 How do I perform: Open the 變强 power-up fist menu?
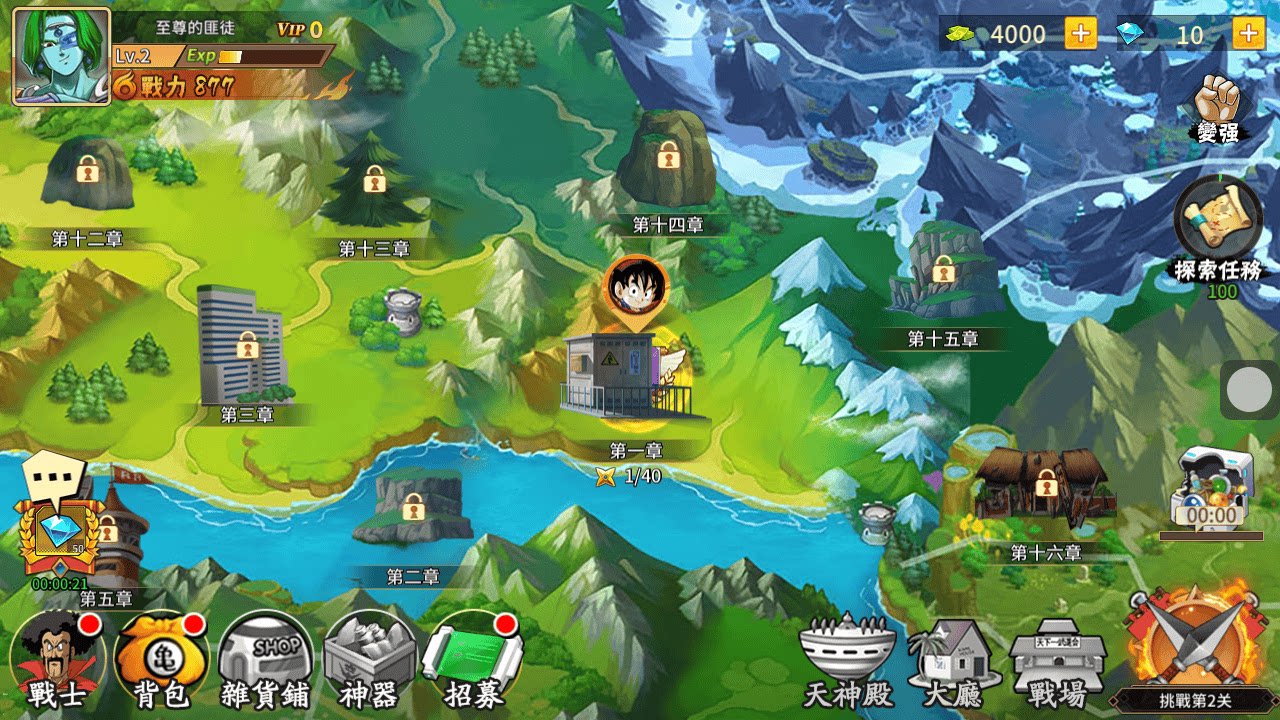click(1218, 100)
